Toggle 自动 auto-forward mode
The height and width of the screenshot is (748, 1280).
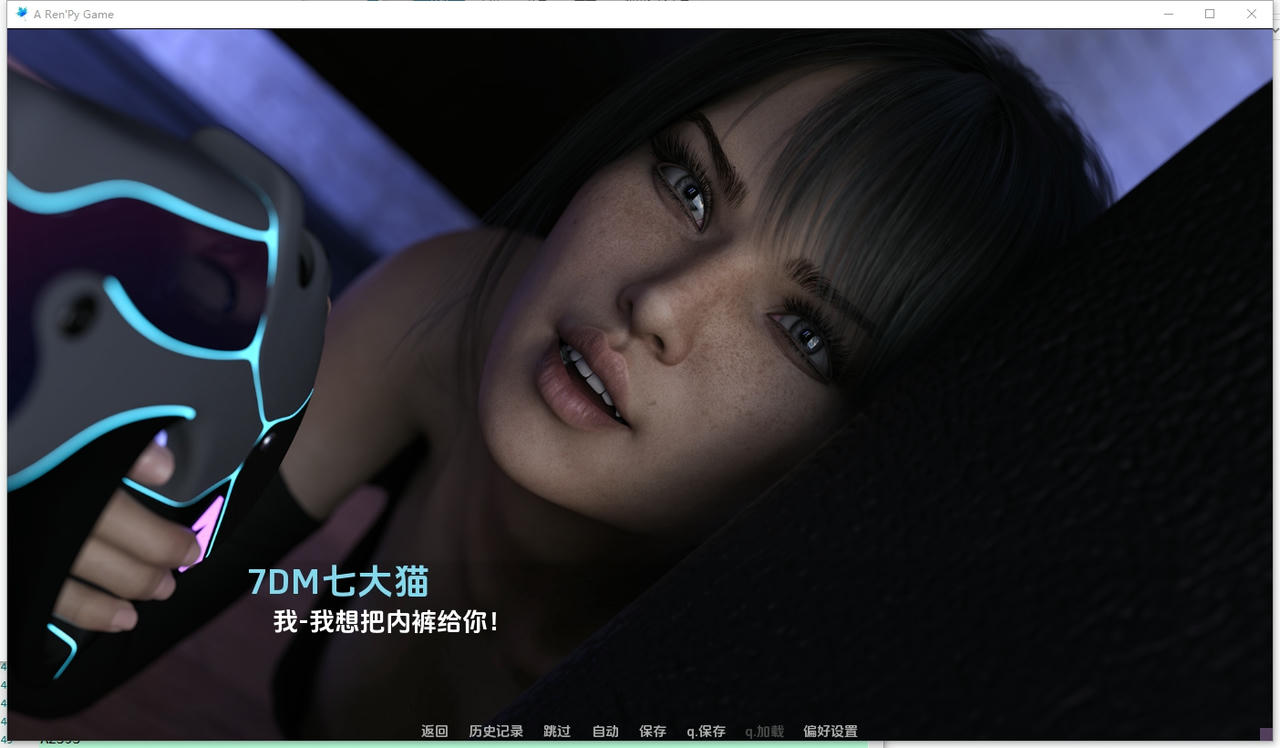[604, 731]
